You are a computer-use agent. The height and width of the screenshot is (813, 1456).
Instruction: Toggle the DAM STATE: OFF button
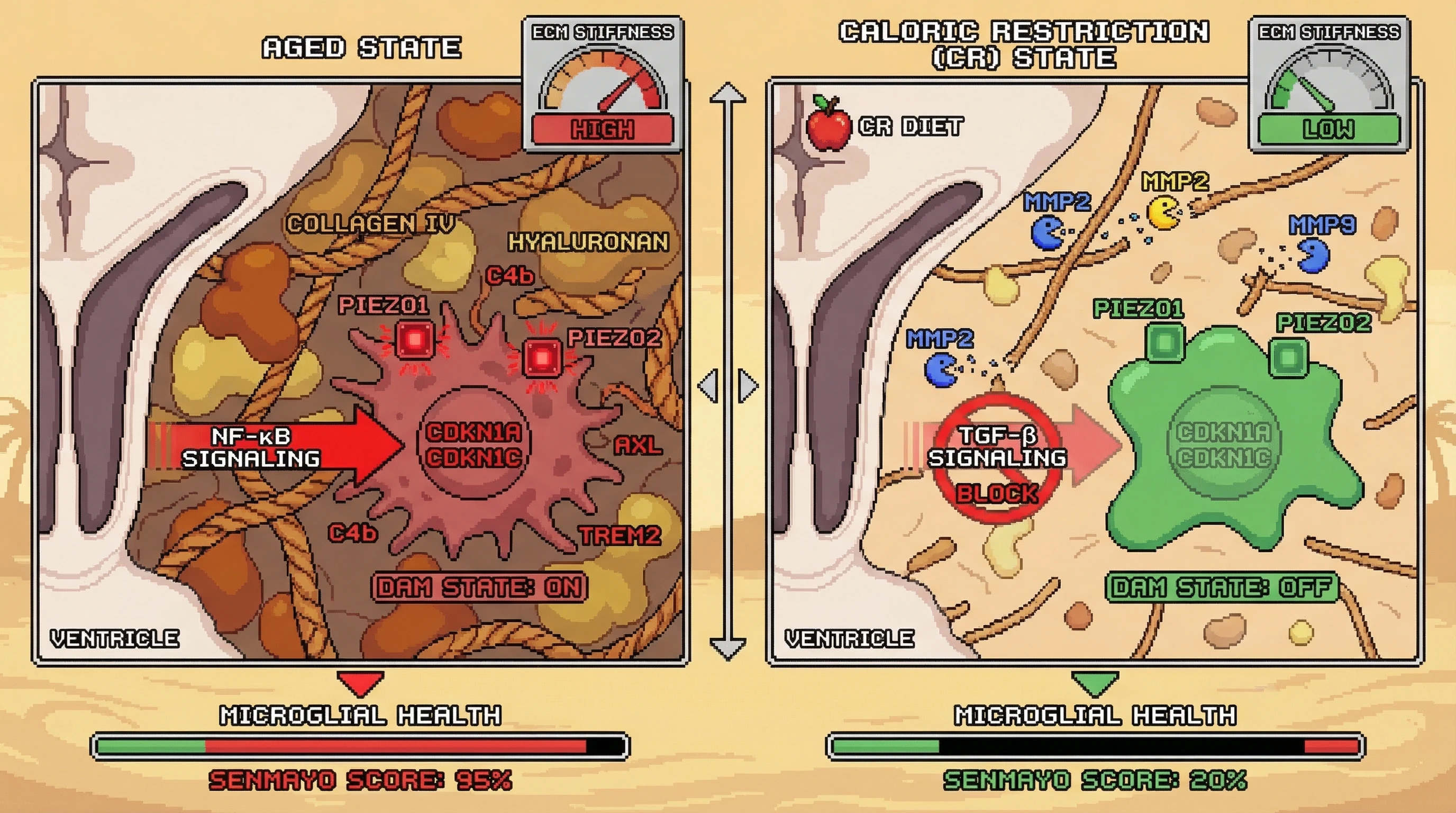click(x=1221, y=588)
